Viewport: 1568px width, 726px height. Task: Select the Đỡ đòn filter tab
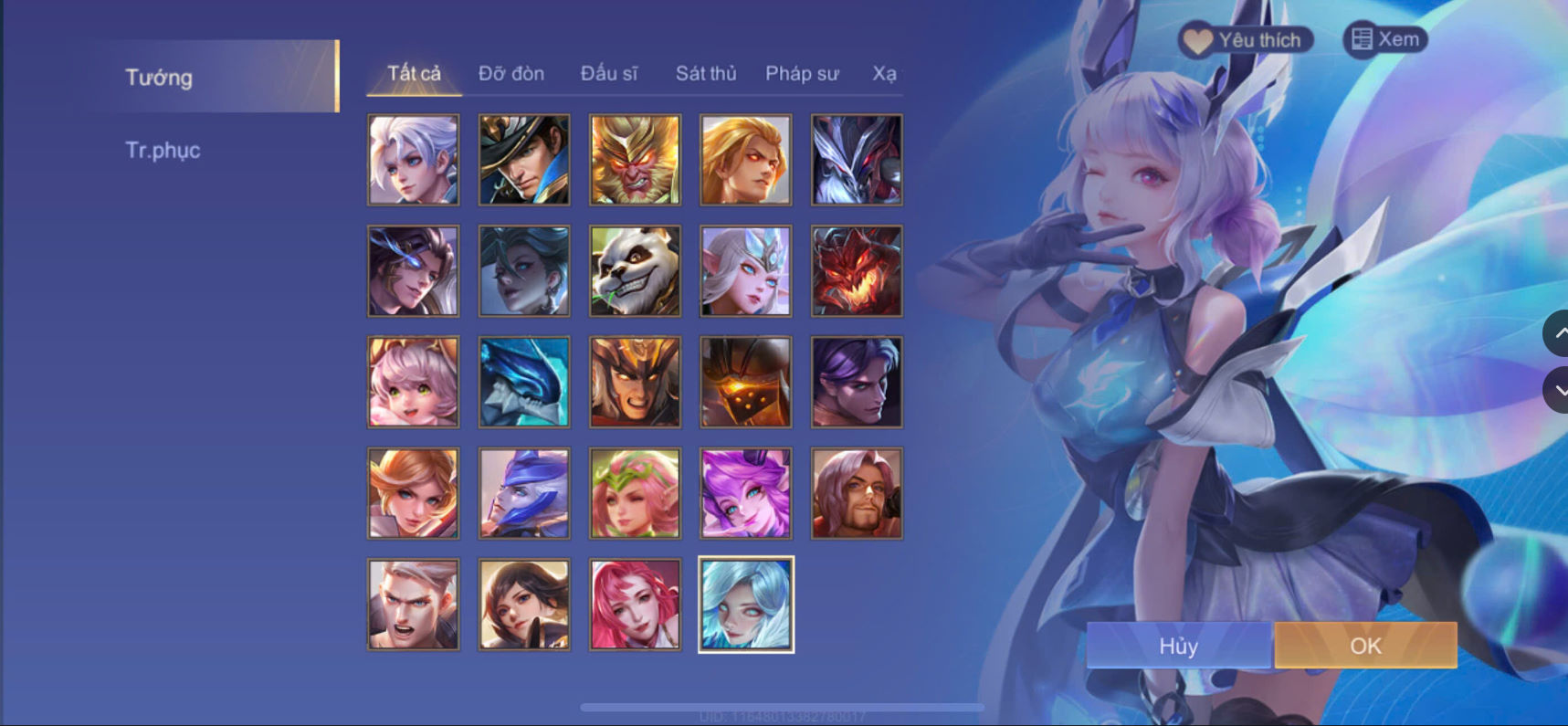point(510,73)
